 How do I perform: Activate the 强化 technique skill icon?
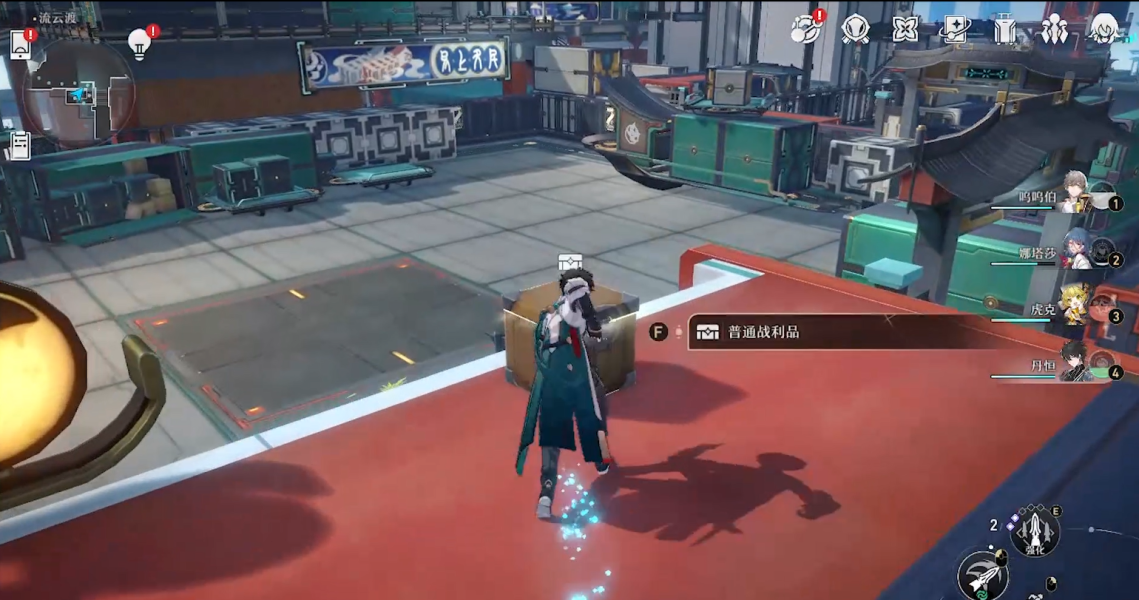pos(1034,527)
